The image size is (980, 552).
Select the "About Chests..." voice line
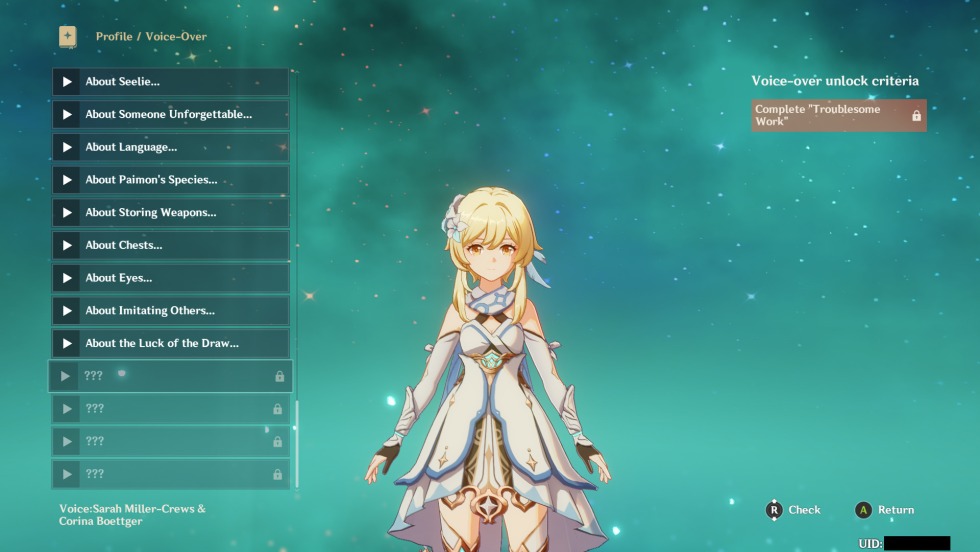point(170,245)
